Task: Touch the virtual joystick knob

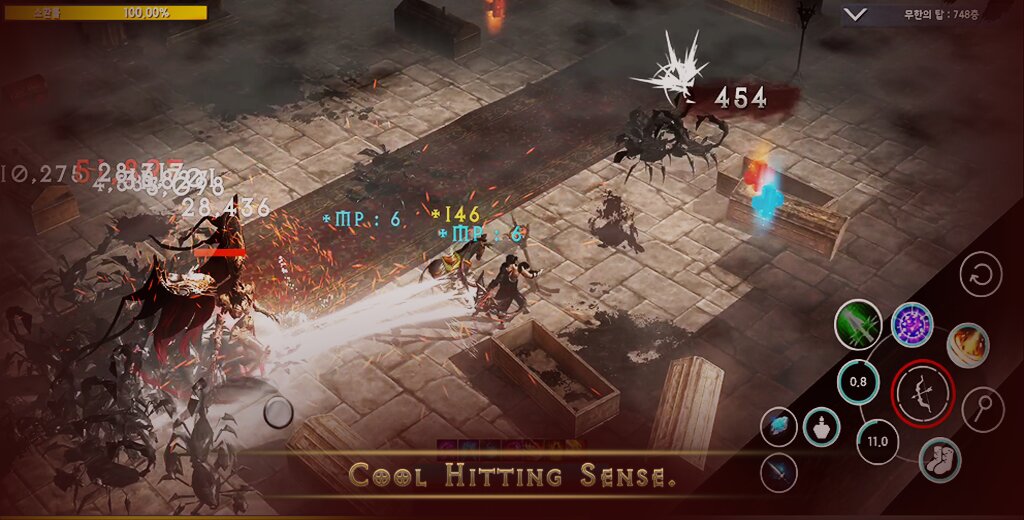Action: coord(279,411)
